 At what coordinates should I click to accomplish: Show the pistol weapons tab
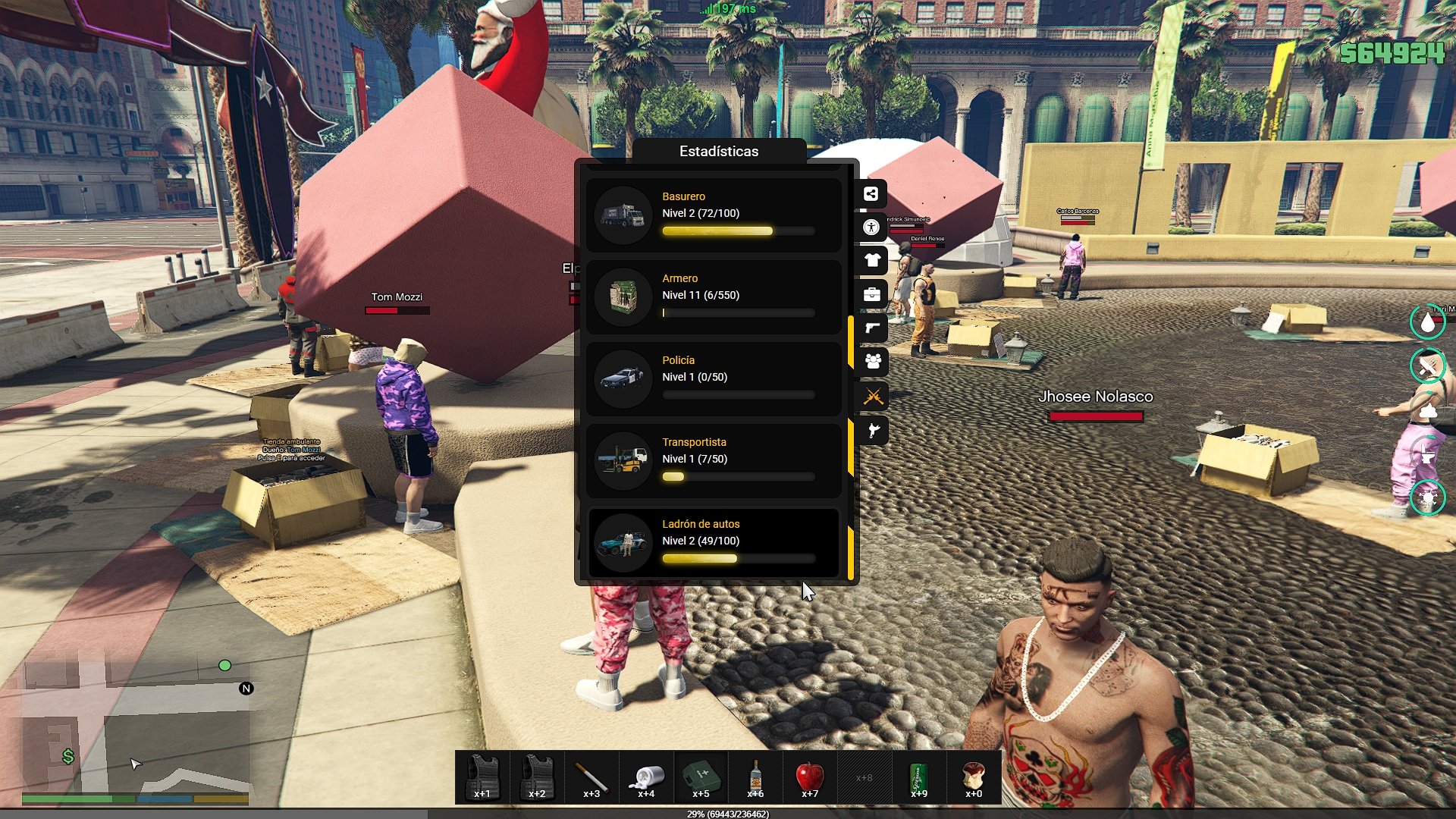click(x=872, y=328)
